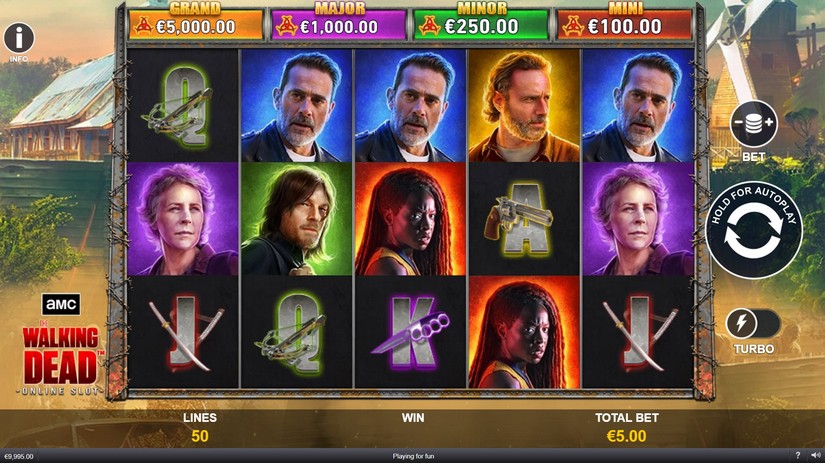Open help with the question mark icon
This screenshot has height=463, width=825.
tap(797, 456)
